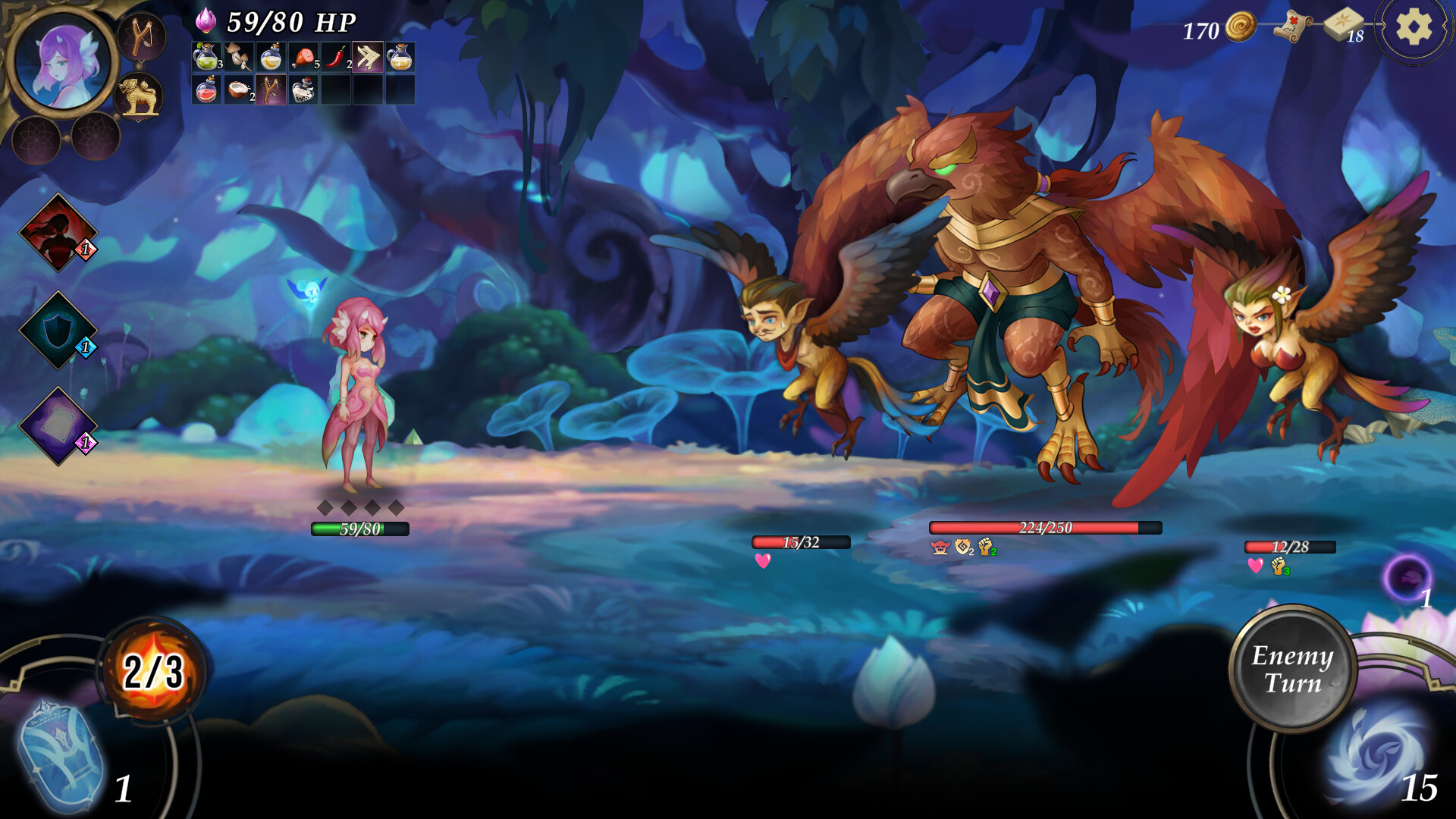Click the chili pepper inventory item

(334, 56)
